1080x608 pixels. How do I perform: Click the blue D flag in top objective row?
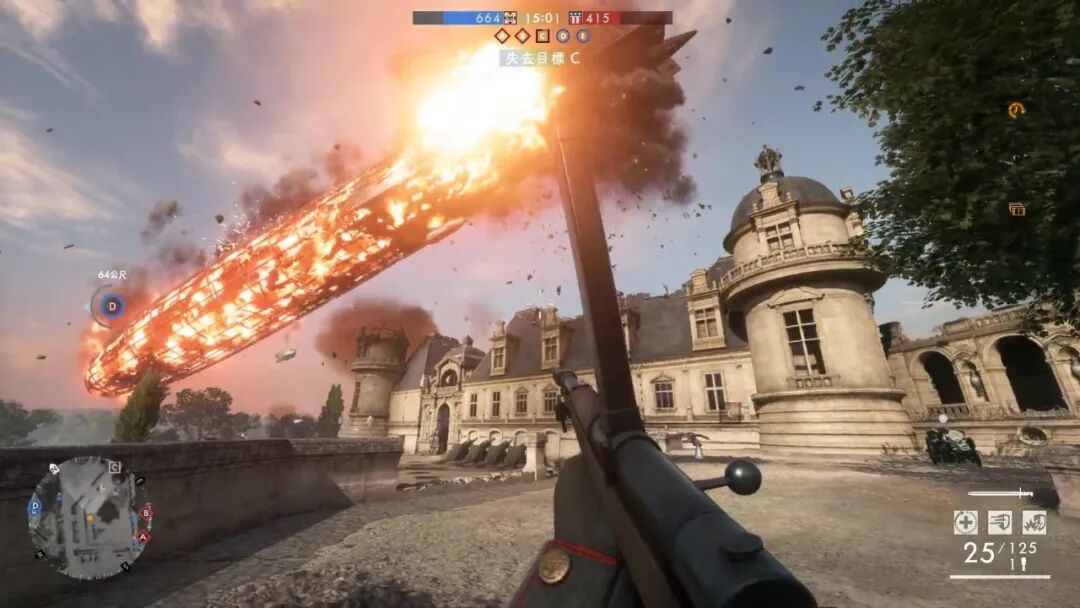(563, 36)
